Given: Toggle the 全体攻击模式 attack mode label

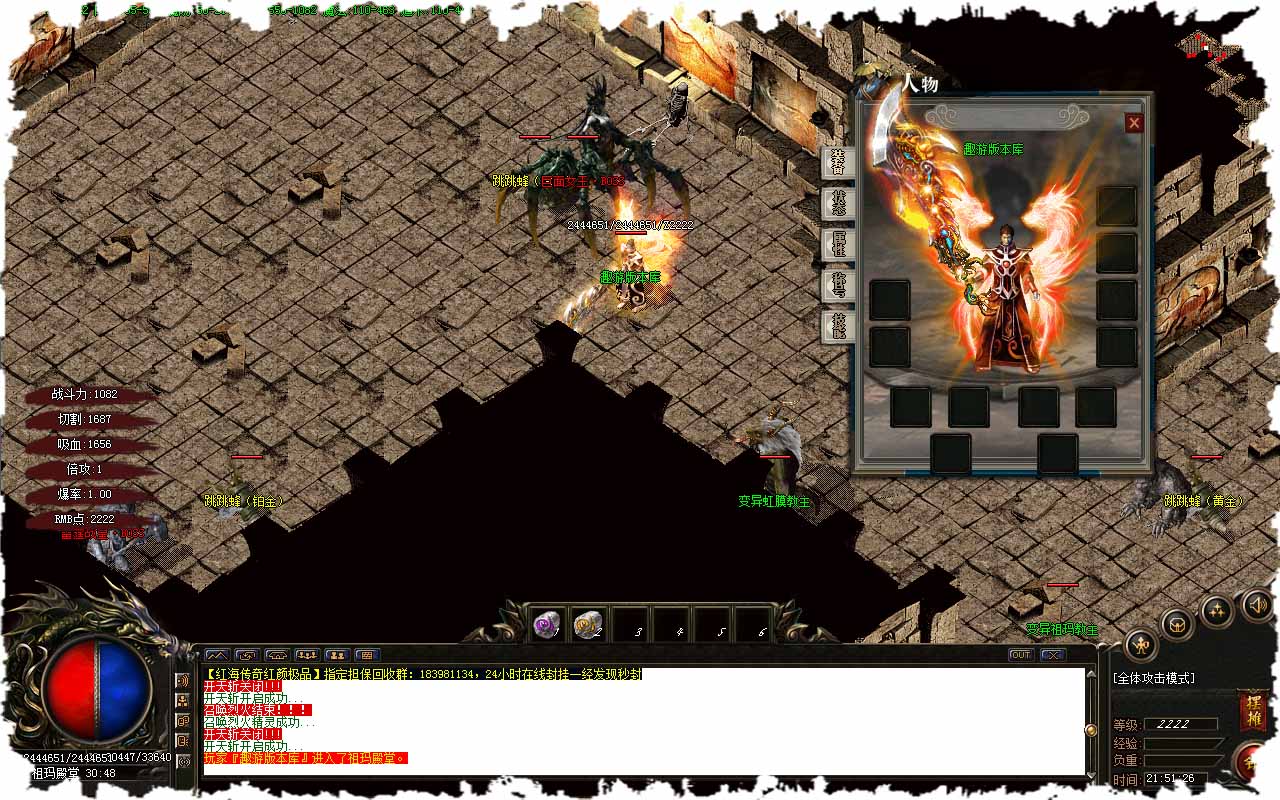Looking at the screenshot, I should click(x=1153, y=678).
